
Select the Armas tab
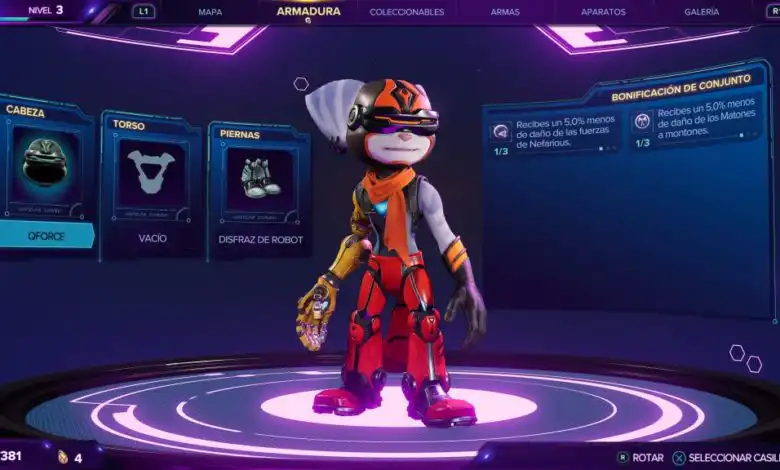tap(505, 12)
